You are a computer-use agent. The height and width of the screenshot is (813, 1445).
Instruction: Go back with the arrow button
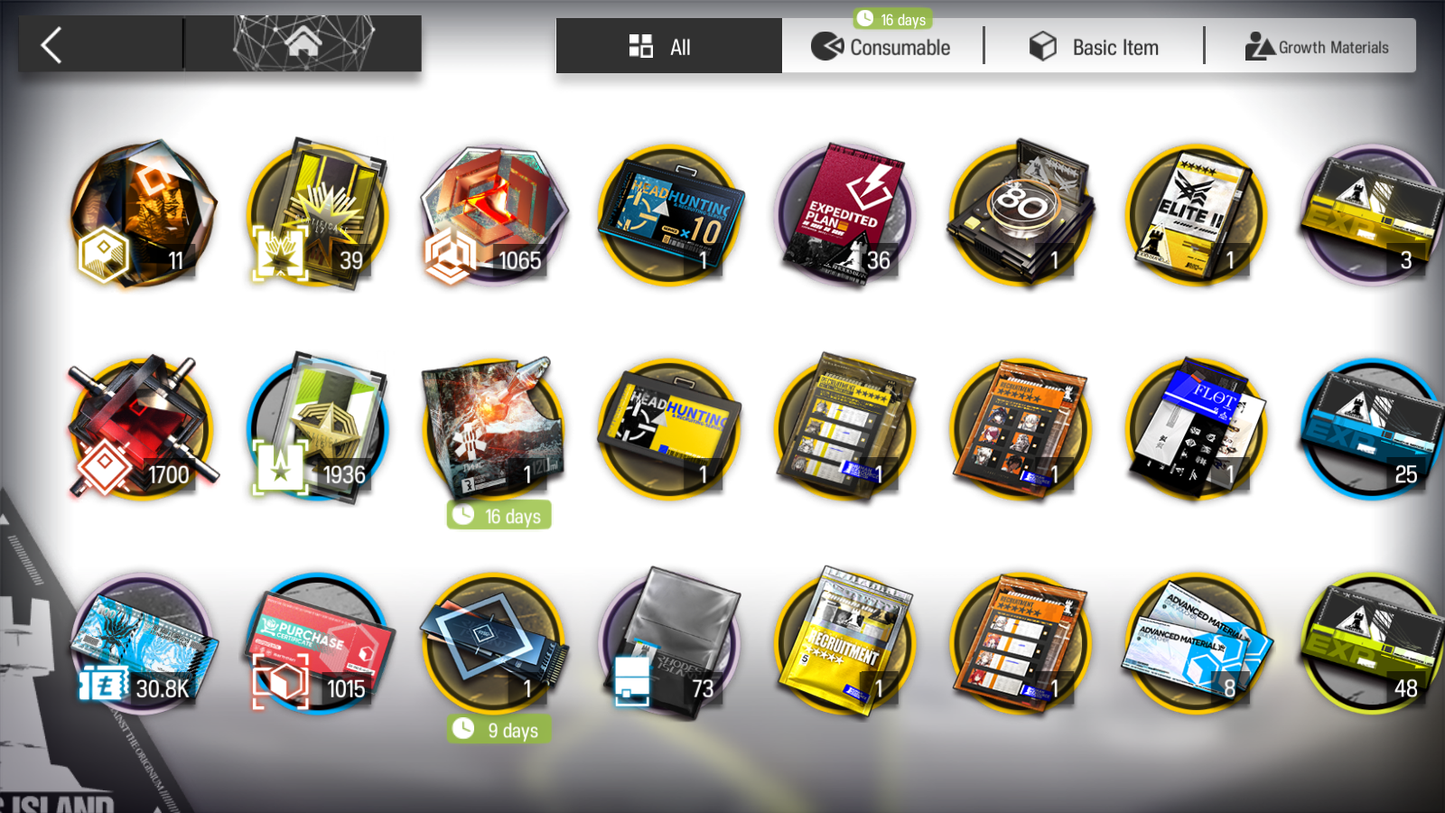[52, 45]
